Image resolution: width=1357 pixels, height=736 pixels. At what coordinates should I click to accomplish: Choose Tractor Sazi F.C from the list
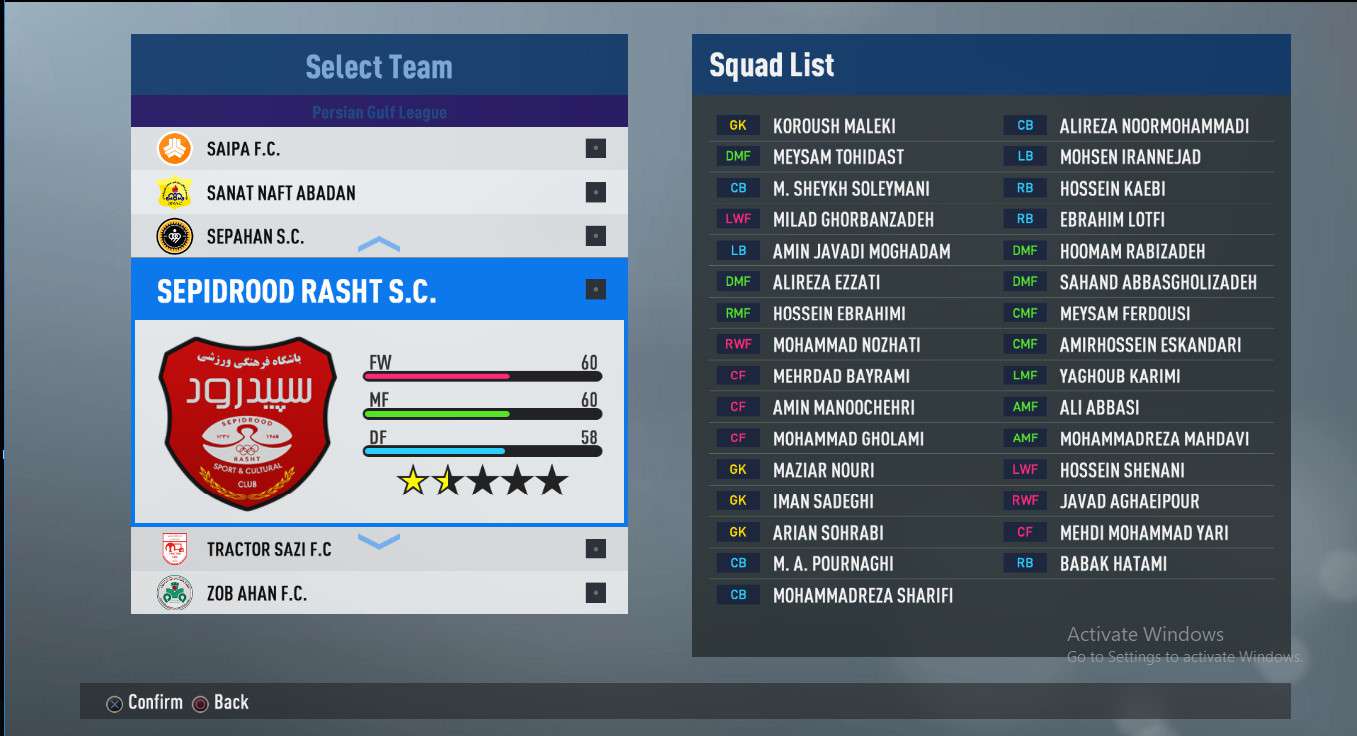point(378,549)
